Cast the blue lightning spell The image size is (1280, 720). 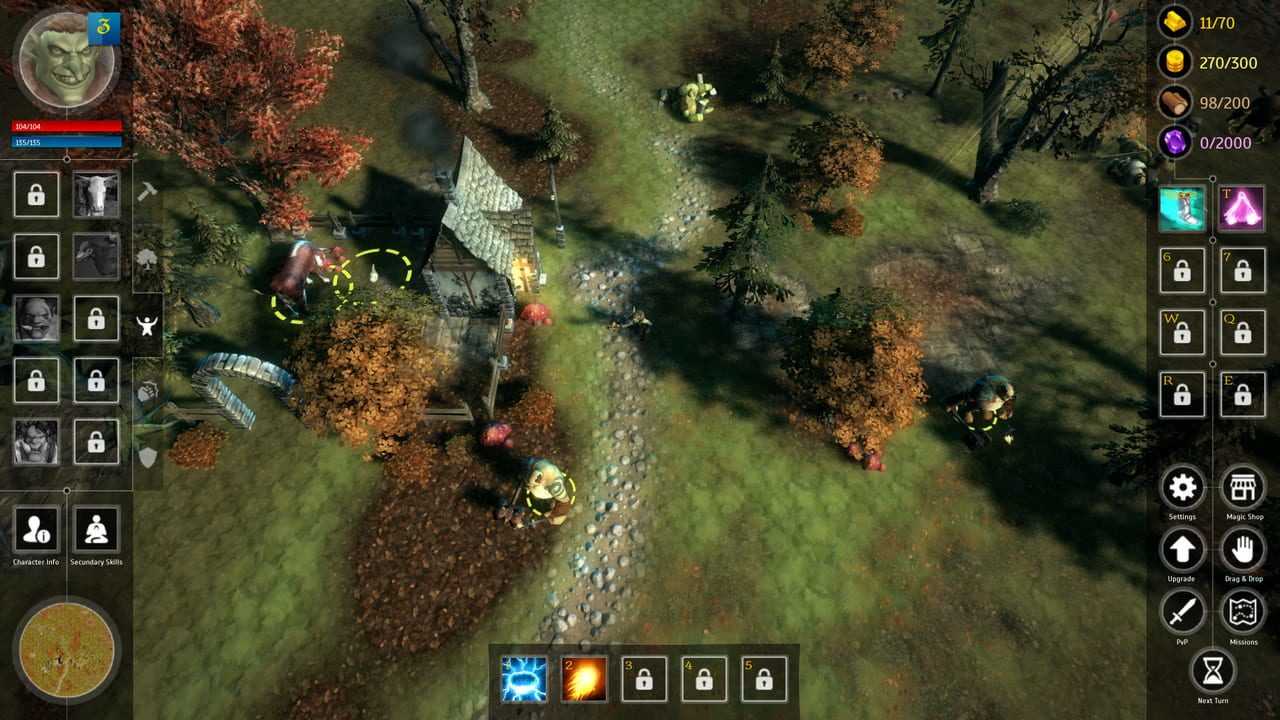tap(524, 679)
